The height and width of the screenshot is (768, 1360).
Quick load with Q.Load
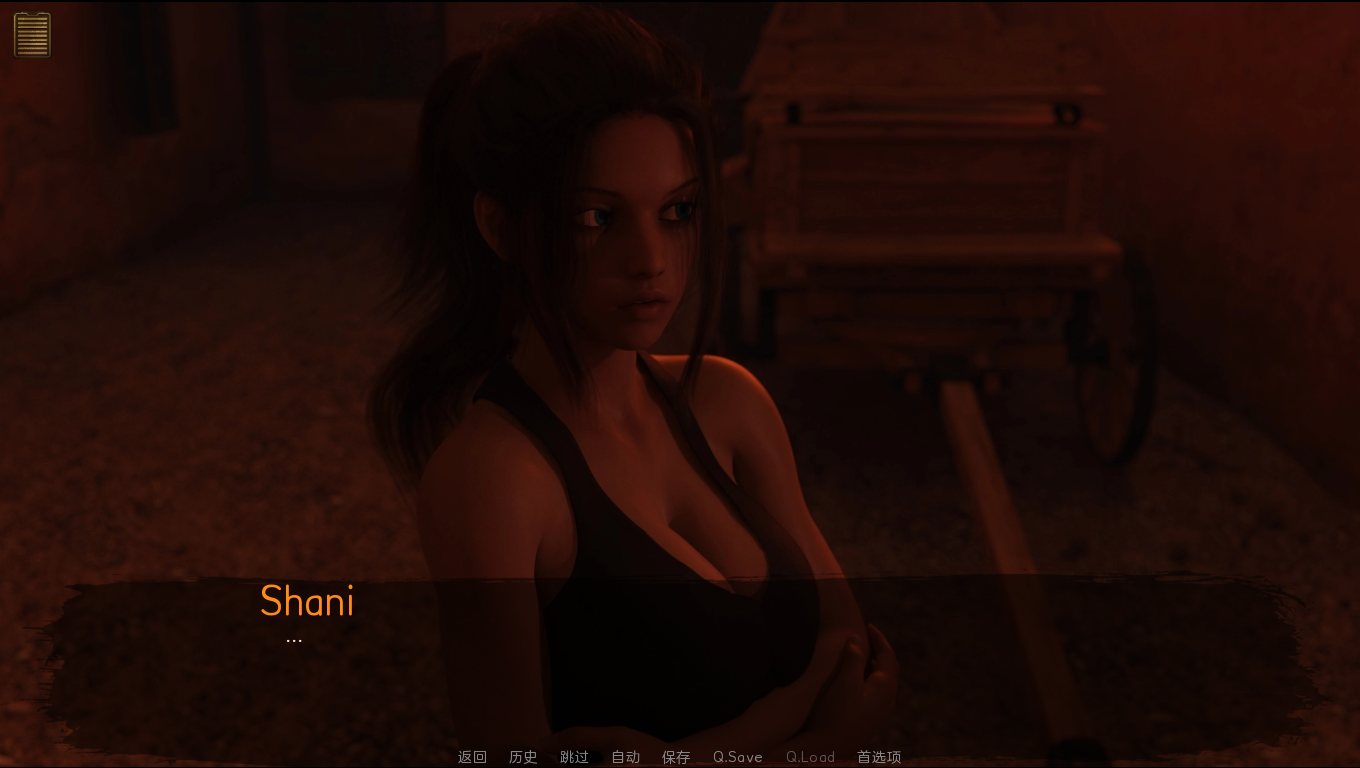point(810,757)
